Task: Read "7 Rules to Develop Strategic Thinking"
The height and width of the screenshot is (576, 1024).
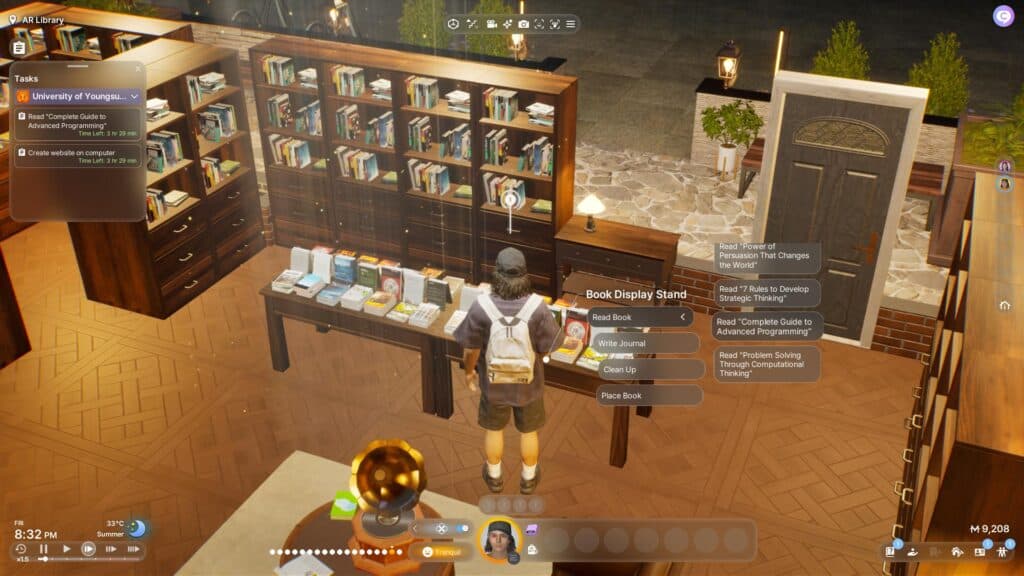Action: pos(767,293)
